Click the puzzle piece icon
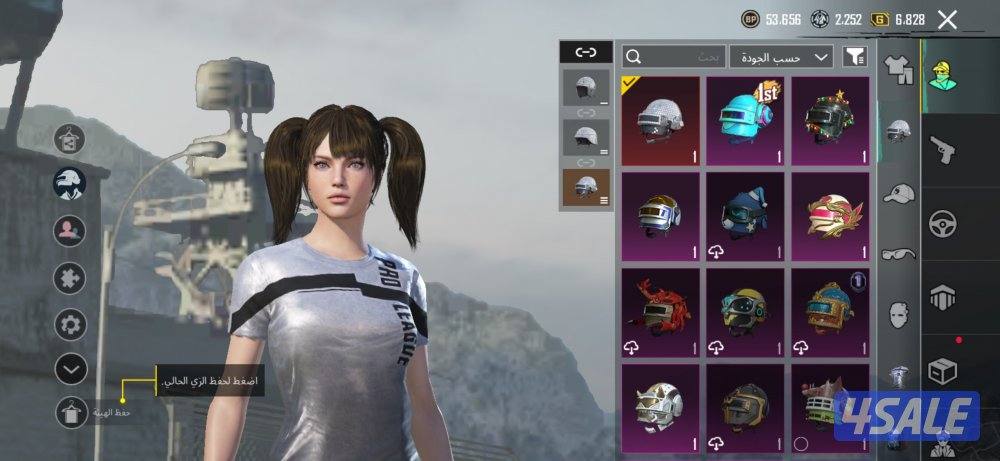 [70, 277]
